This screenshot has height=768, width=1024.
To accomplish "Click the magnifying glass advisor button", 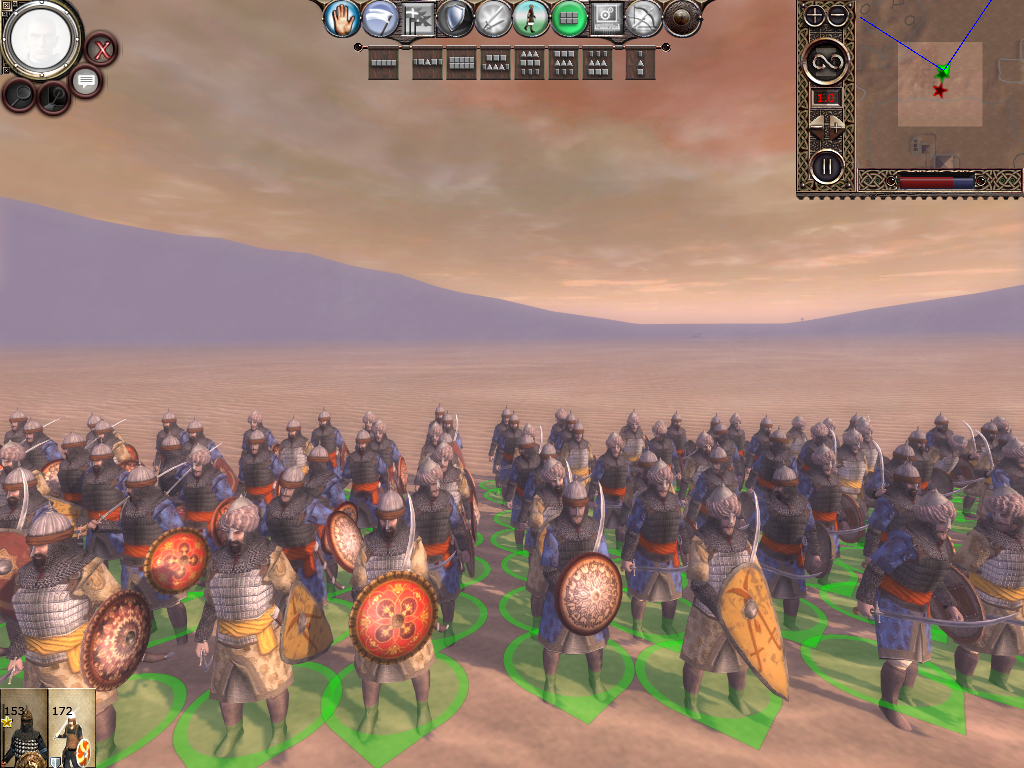I will coord(20,95).
